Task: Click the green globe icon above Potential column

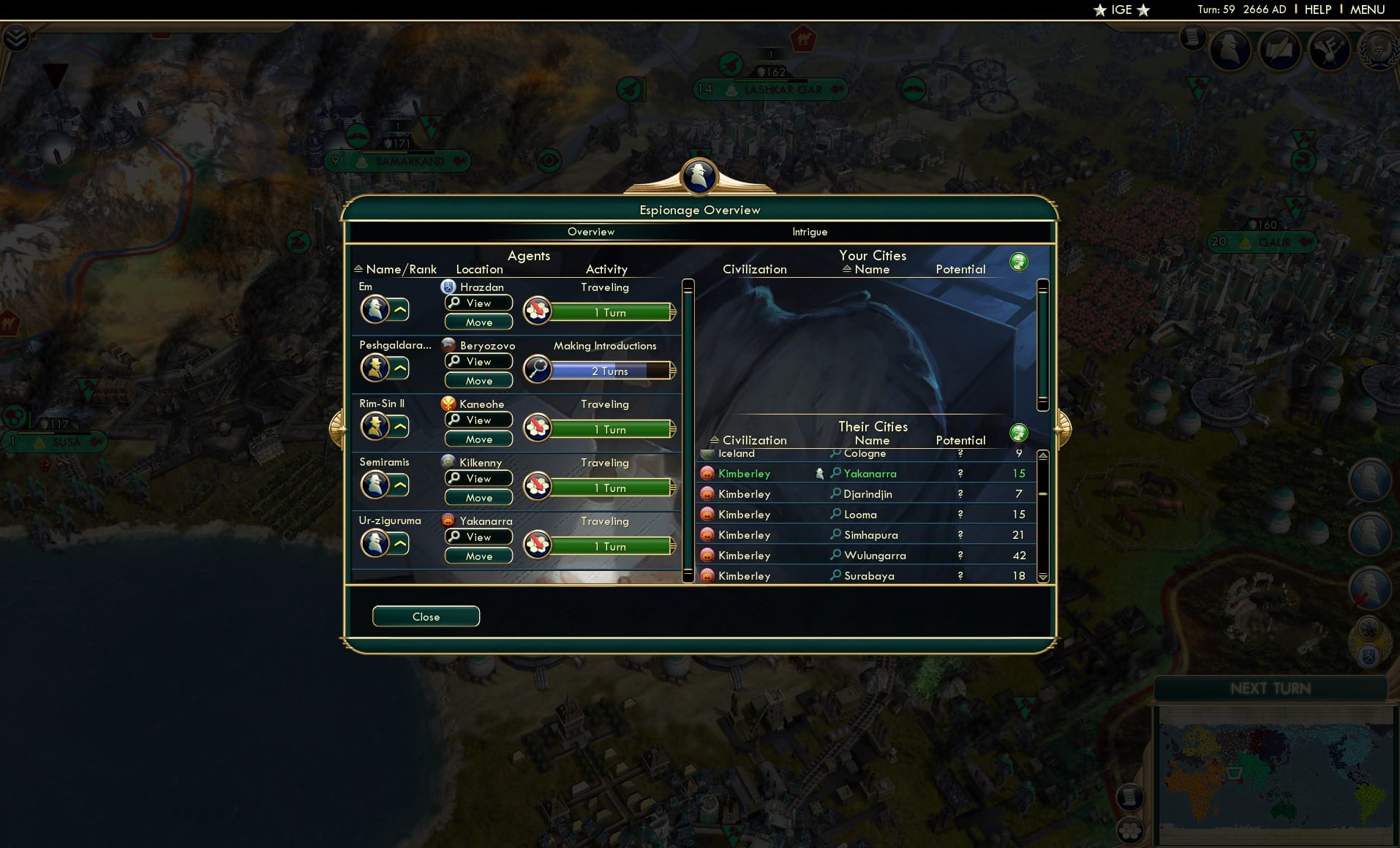Action: (x=1020, y=261)
